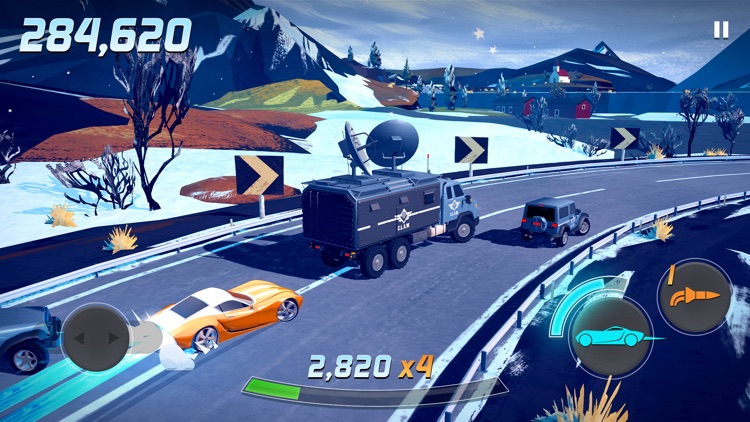Viewport: 750px width, 422px height.
Task: Tap the left-right steering control
Action: point(96,338)
